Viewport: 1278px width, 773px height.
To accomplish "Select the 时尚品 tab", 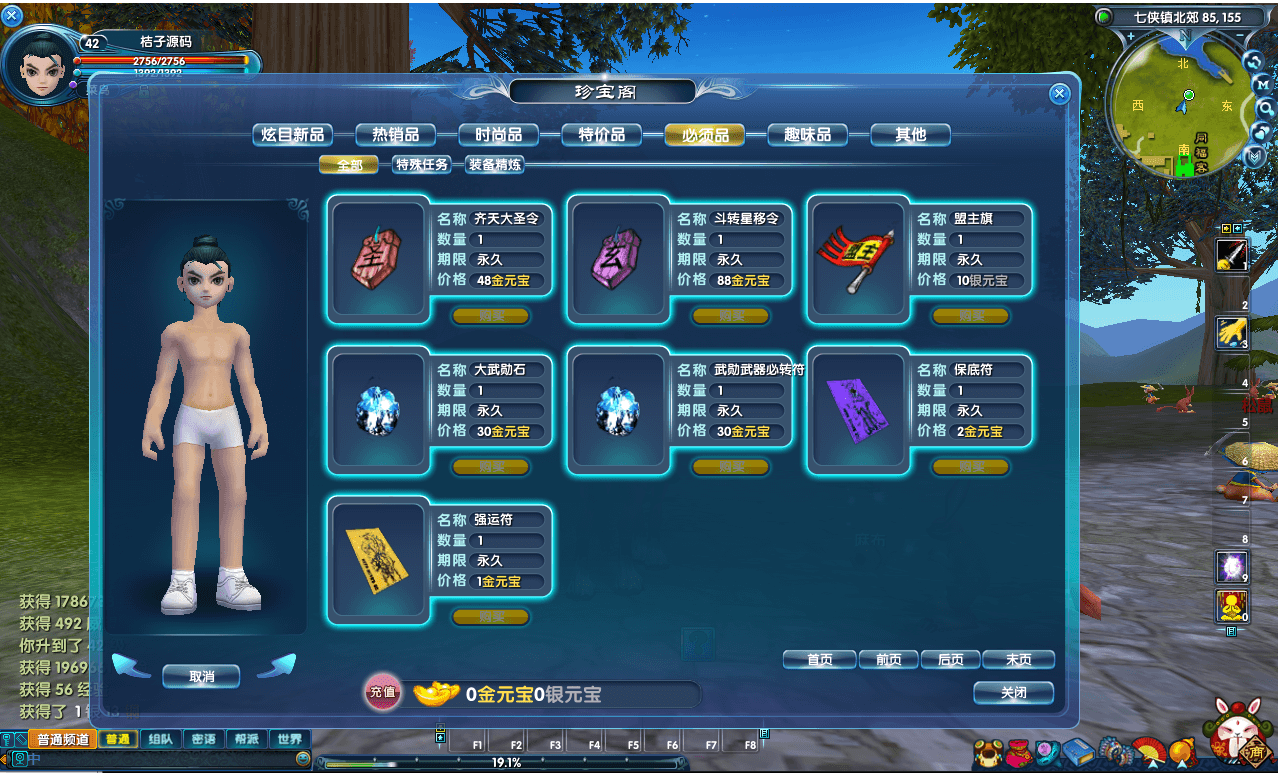I will (x=498, y=135).
